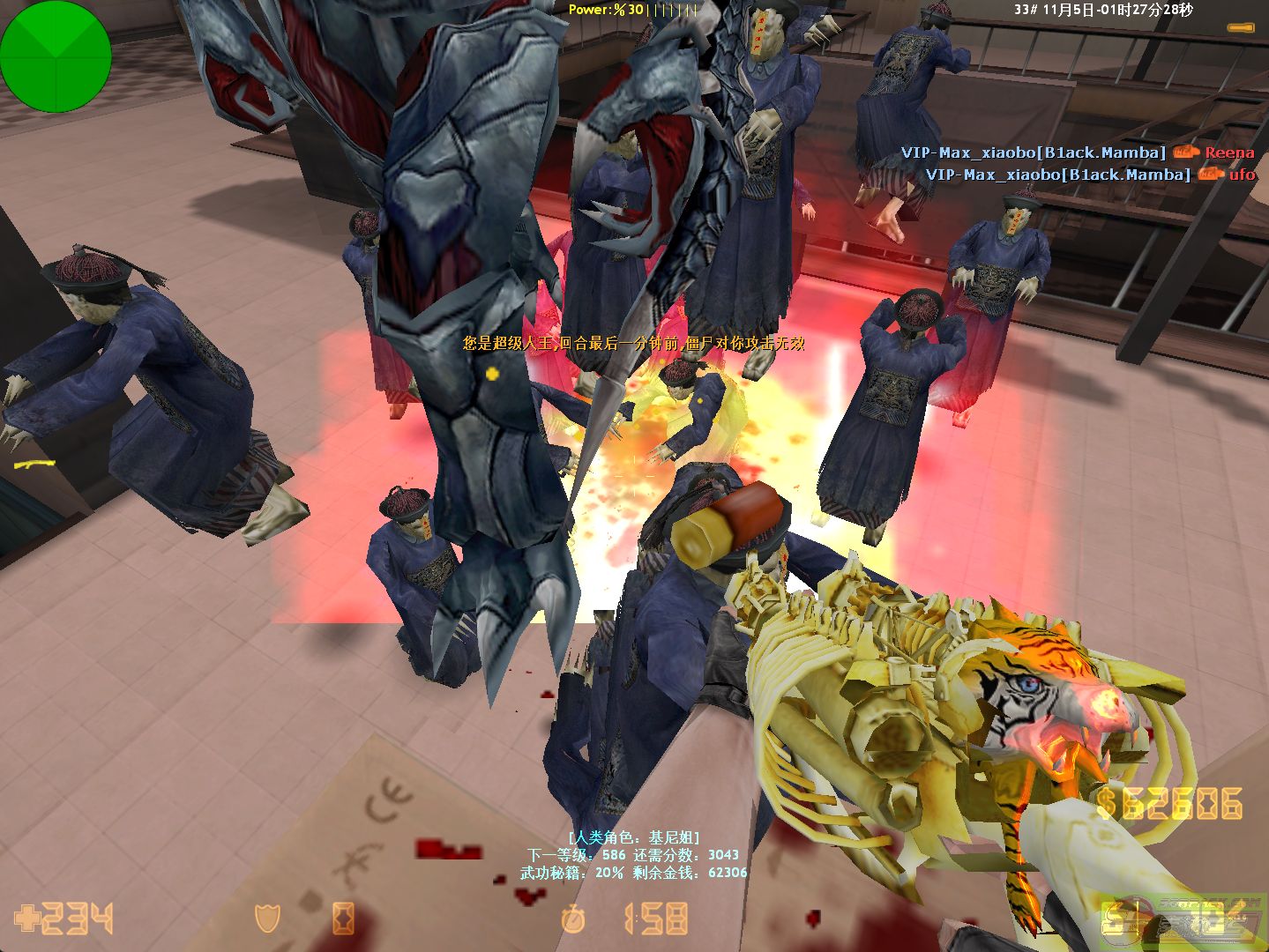Select the kill feed entry for Reena
Viewport: 1269px width, 952px height.
pos(1077,152)
